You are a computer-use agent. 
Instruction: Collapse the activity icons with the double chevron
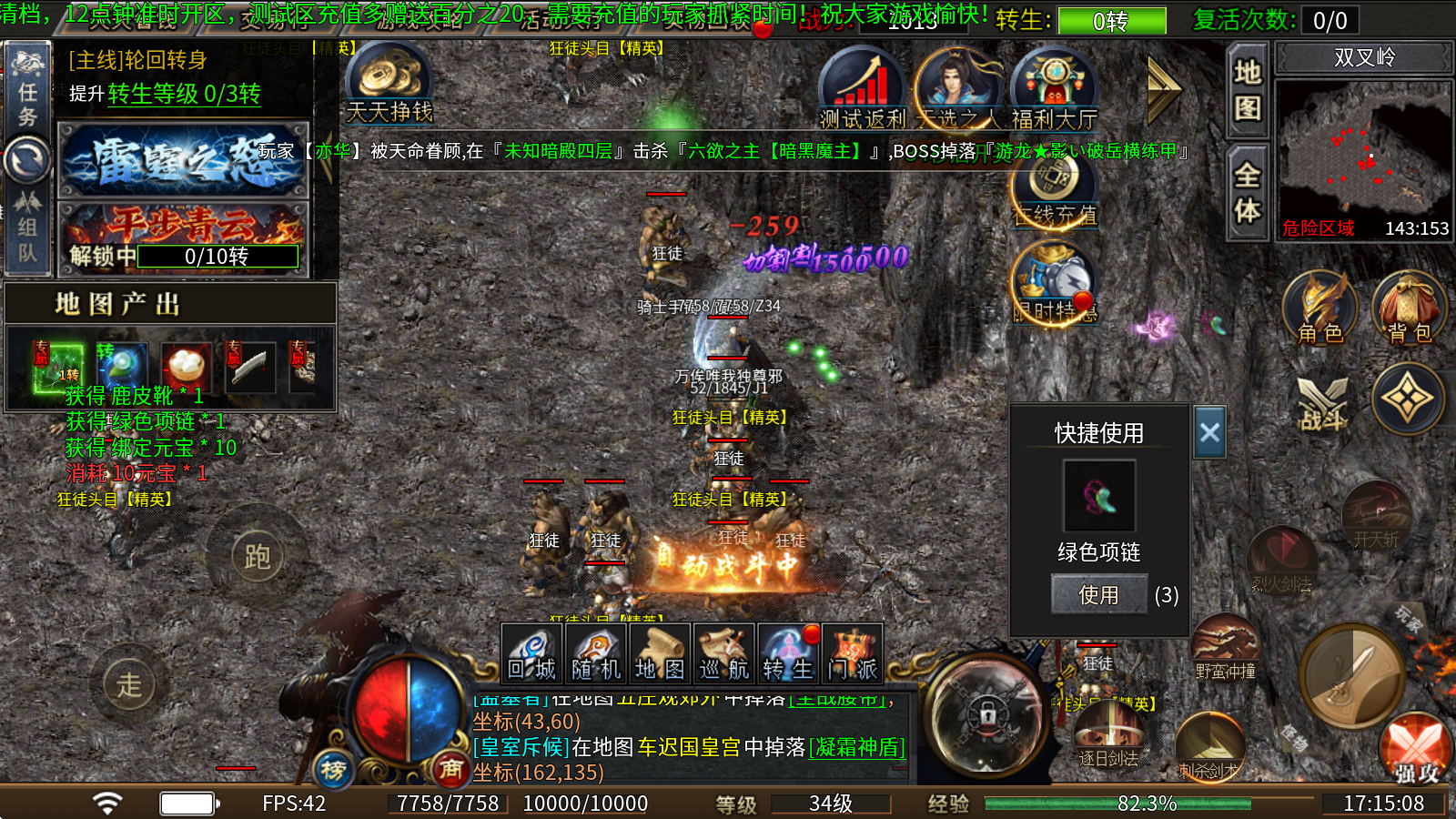click(1163, 91)
